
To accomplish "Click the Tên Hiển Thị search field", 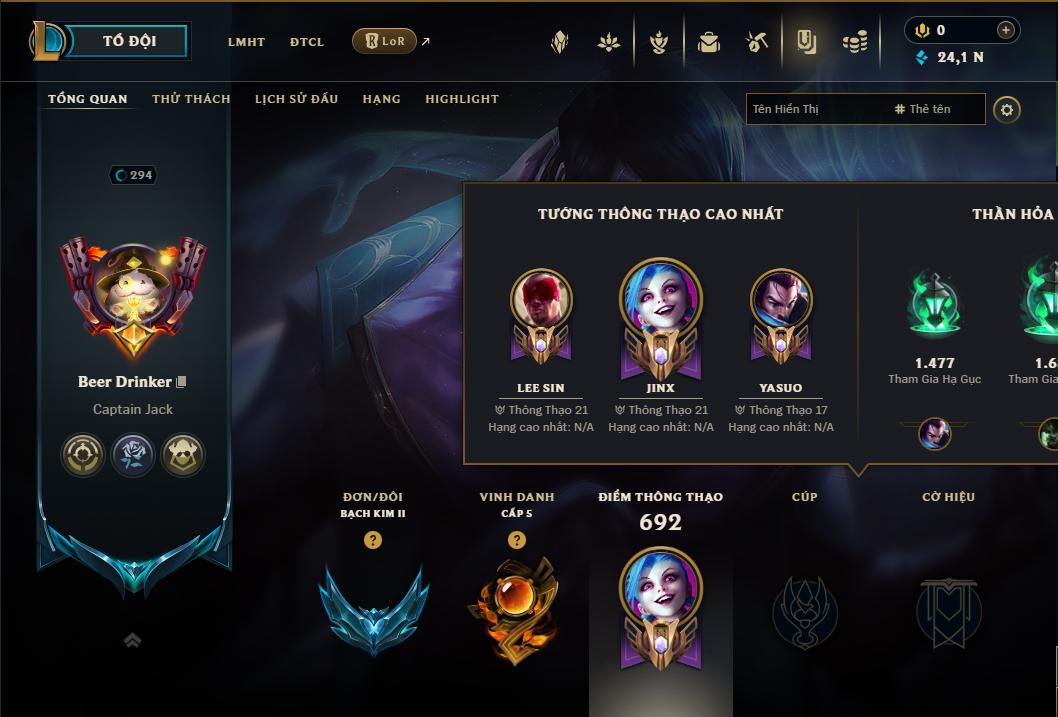I will [815, 109].
